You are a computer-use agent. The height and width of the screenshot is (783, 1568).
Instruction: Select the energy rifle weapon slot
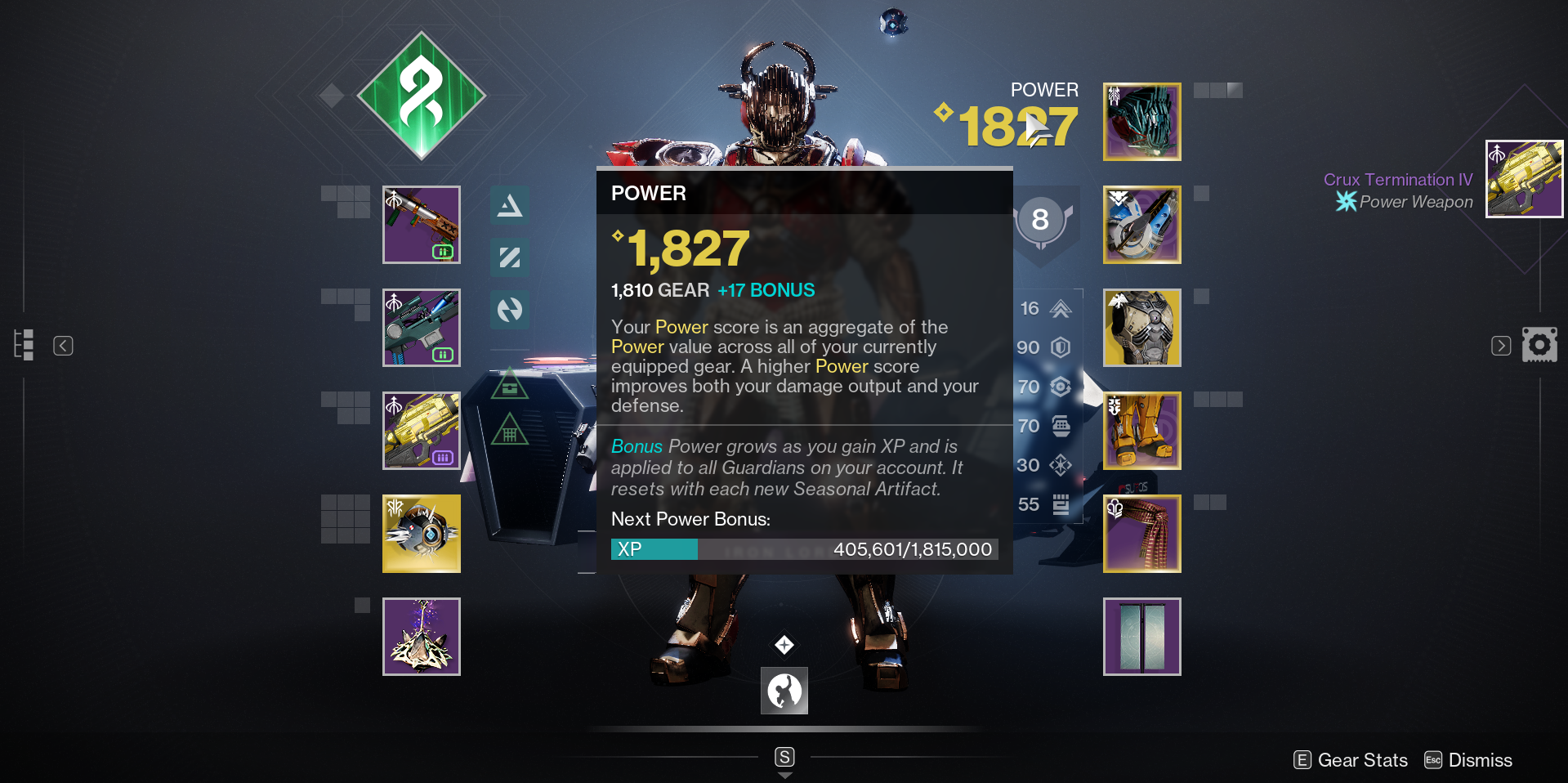click(422, 328)
